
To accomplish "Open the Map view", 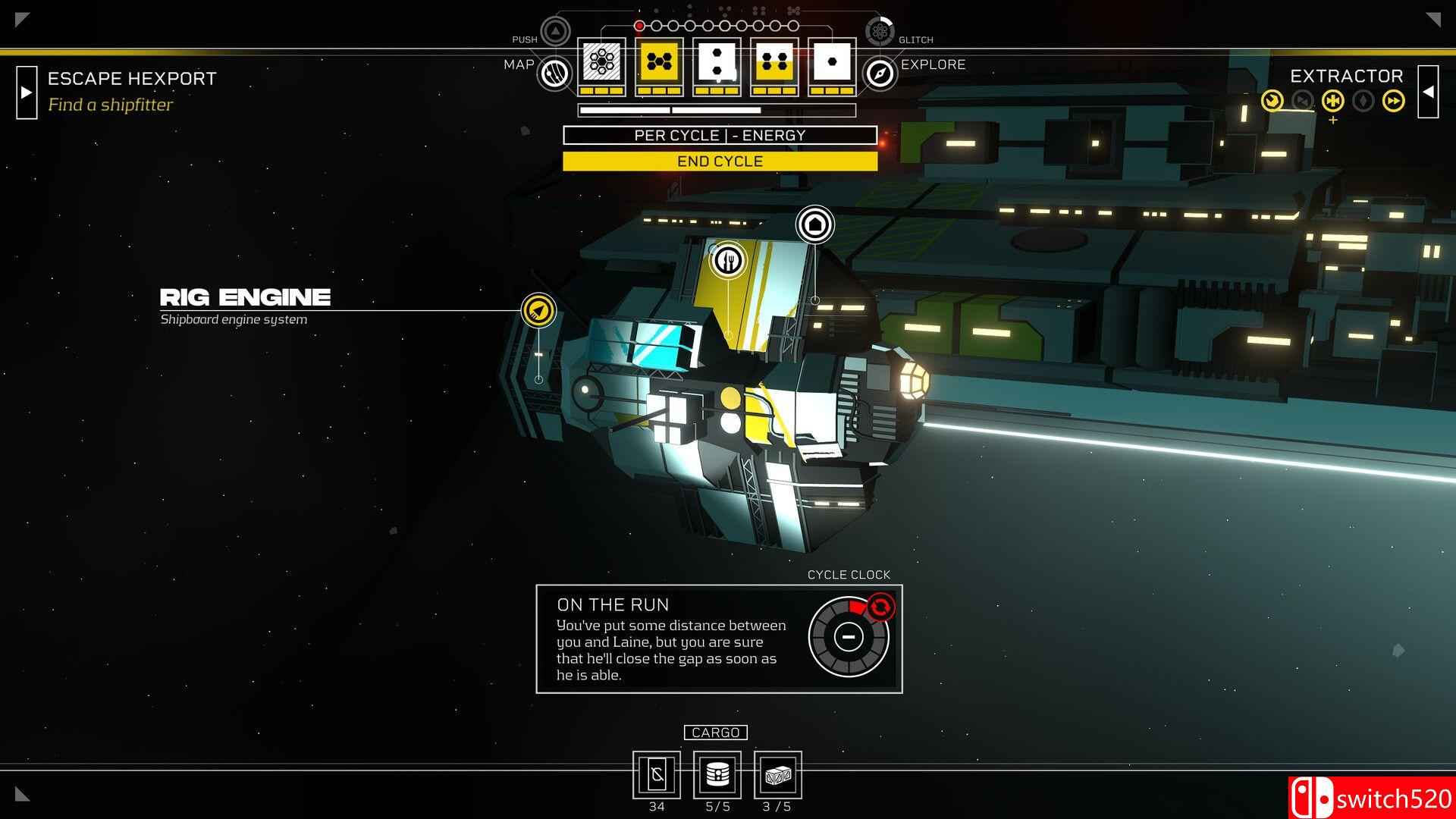I will tap(554, 74).
